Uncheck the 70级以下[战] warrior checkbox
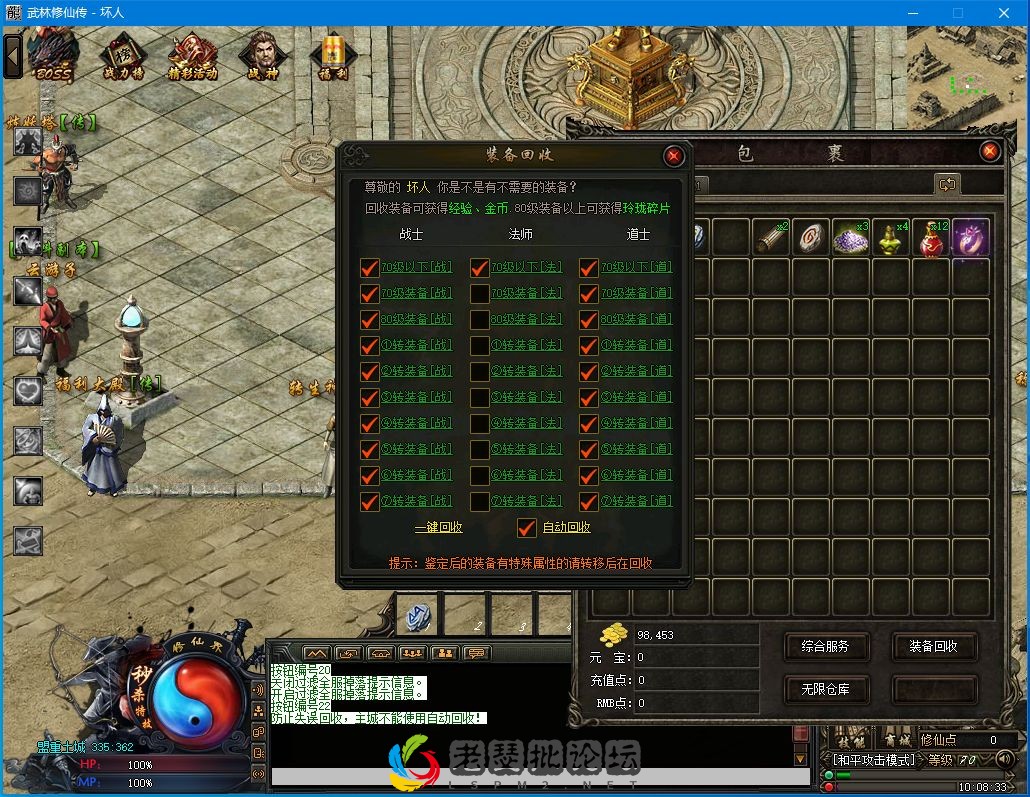This screenshot has width=1030, height=797. [370, 268]
